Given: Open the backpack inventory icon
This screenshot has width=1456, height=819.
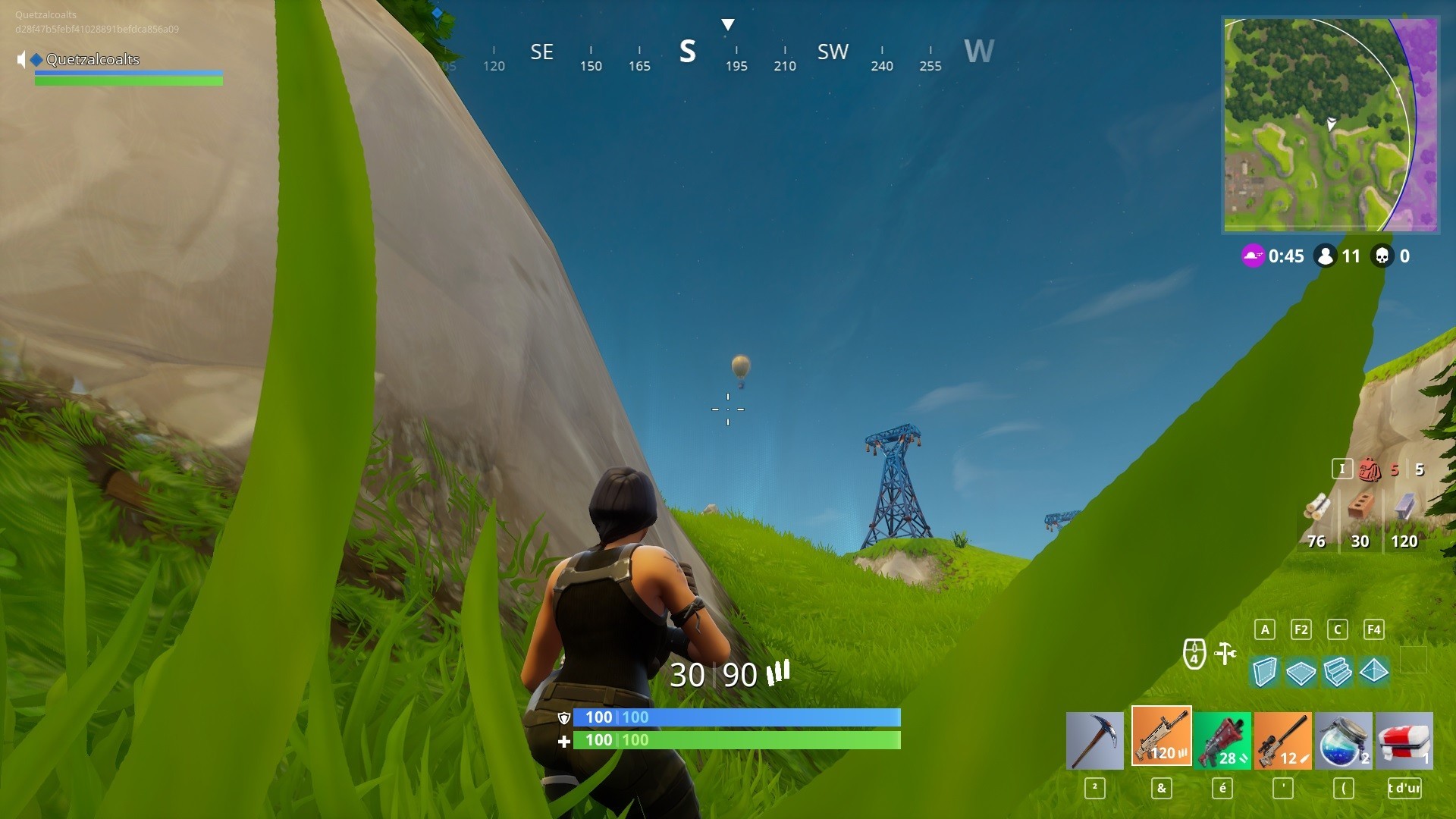Looking at the screenshot, I should coord(1368,469).
